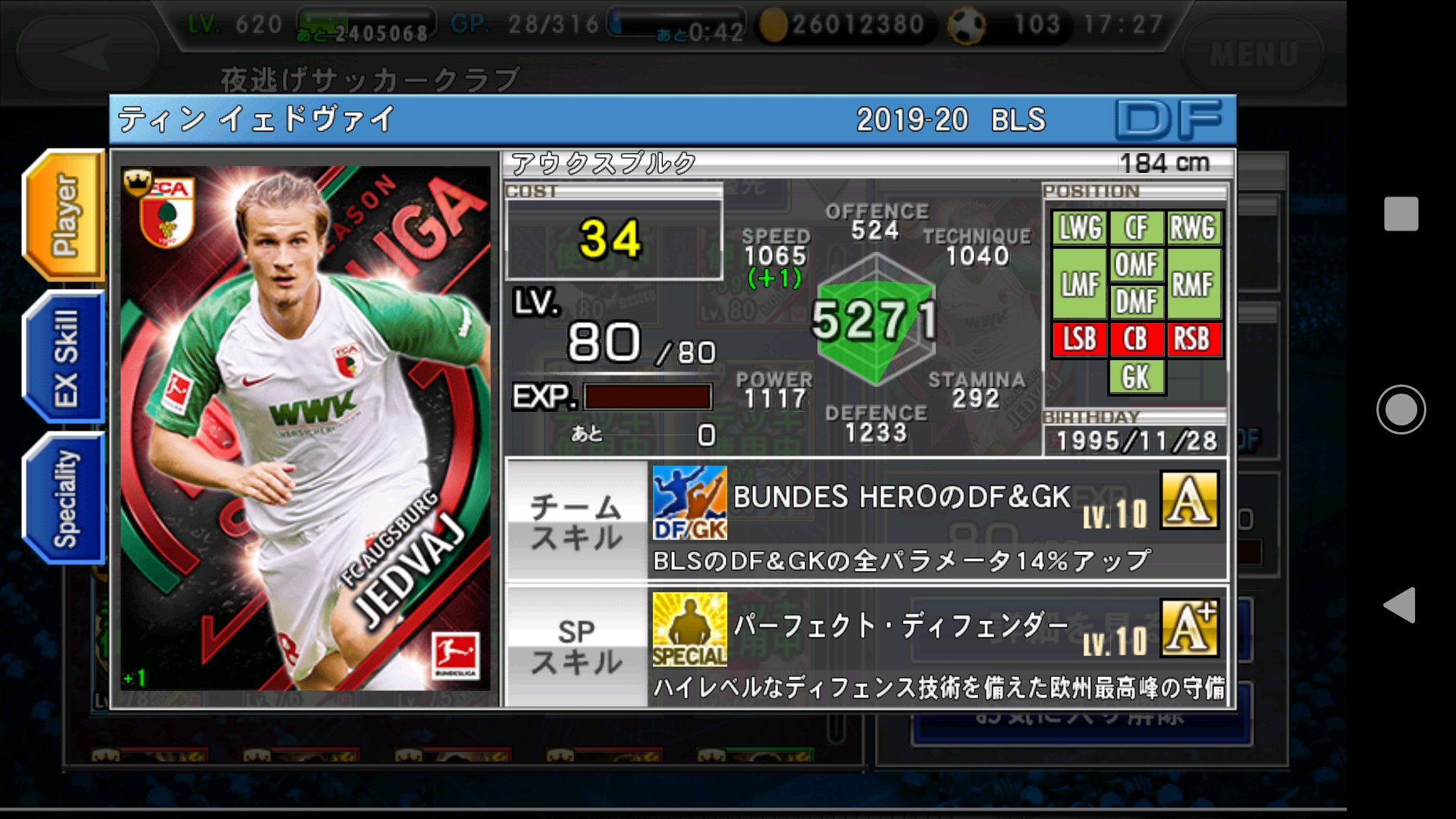The height and width of the screenshot is (819, 1456).
Task: Tap the soccer ball currency icon
Action: click(x=965, y=23)
